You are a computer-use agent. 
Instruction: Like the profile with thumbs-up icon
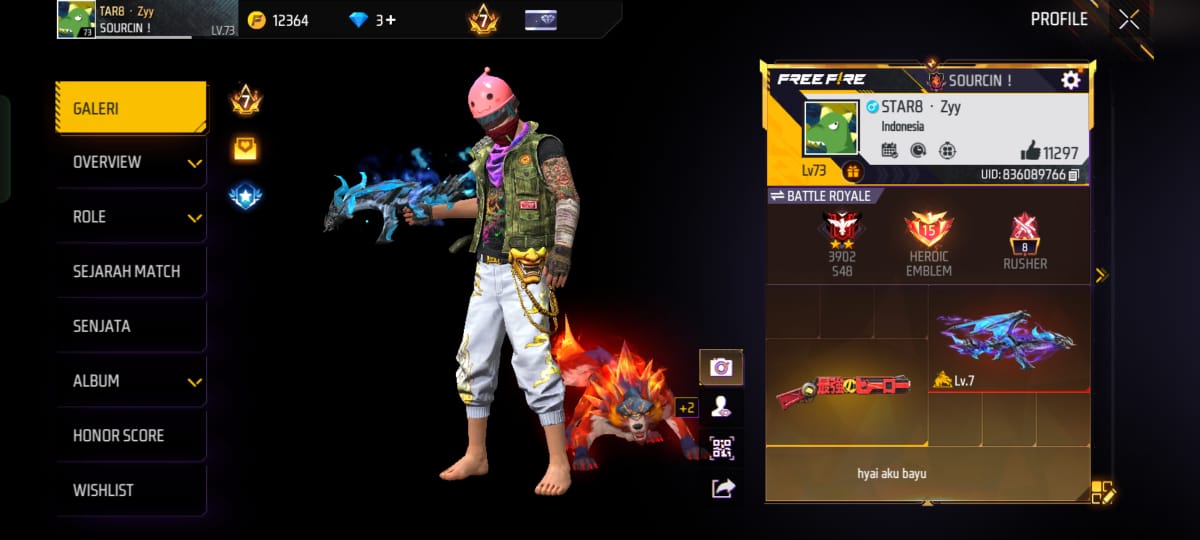(x=1030, y=151)
